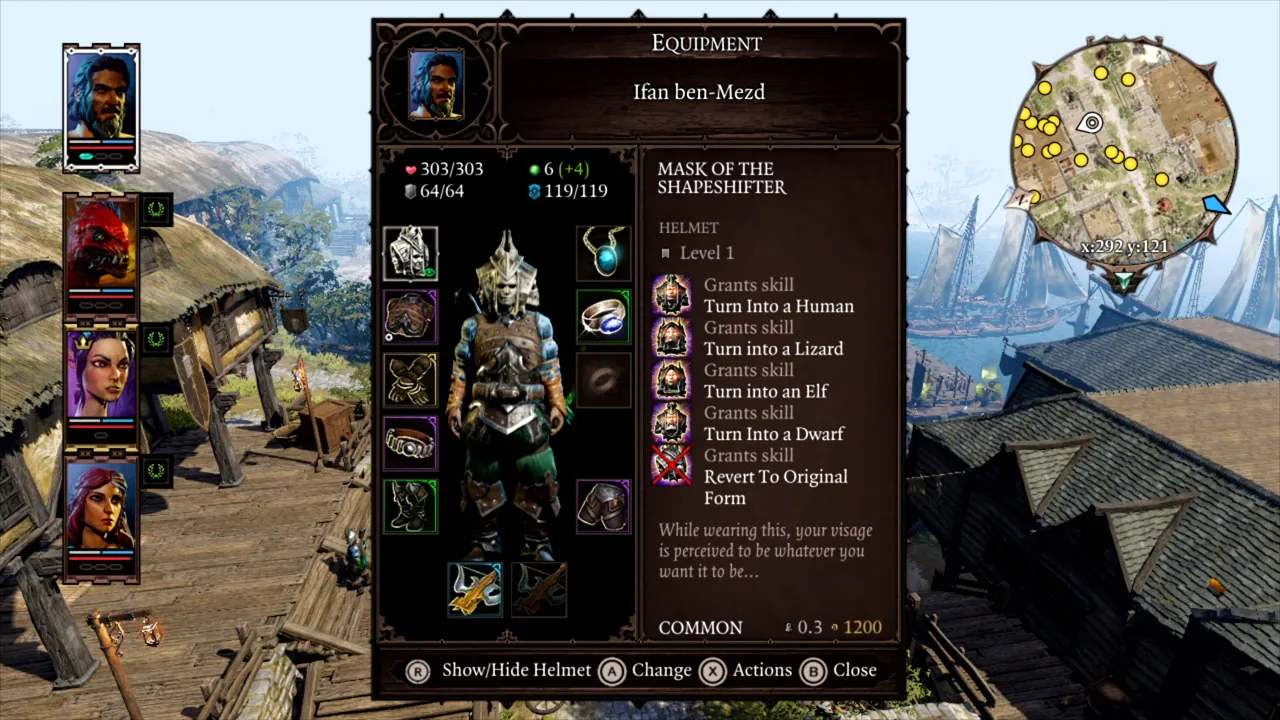1280x720 pixels.
Task: Select the chest armor slot icon
Action: pos(410,317)
